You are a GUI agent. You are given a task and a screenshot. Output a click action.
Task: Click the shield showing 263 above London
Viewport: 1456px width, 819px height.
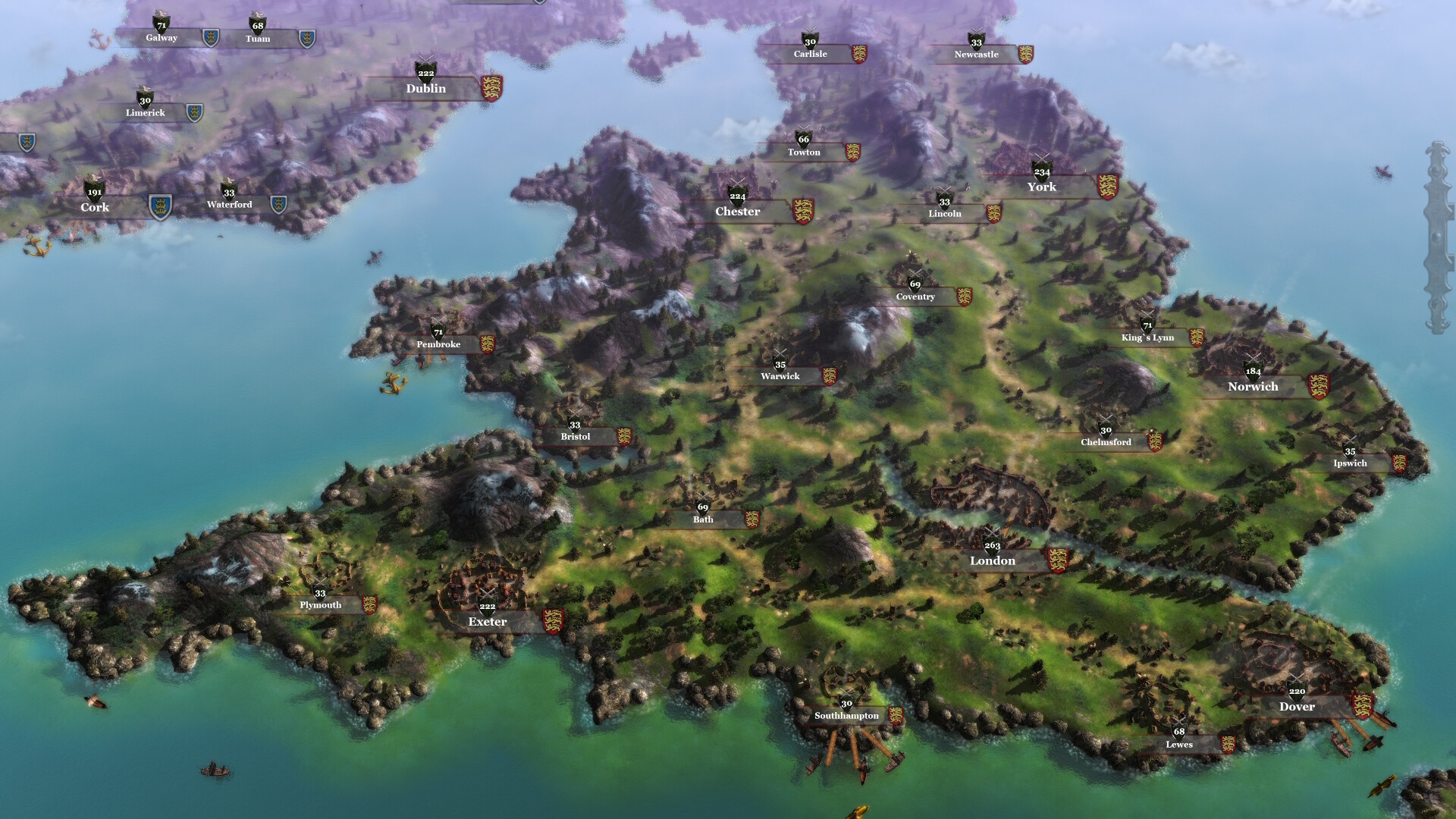[992, 544]
